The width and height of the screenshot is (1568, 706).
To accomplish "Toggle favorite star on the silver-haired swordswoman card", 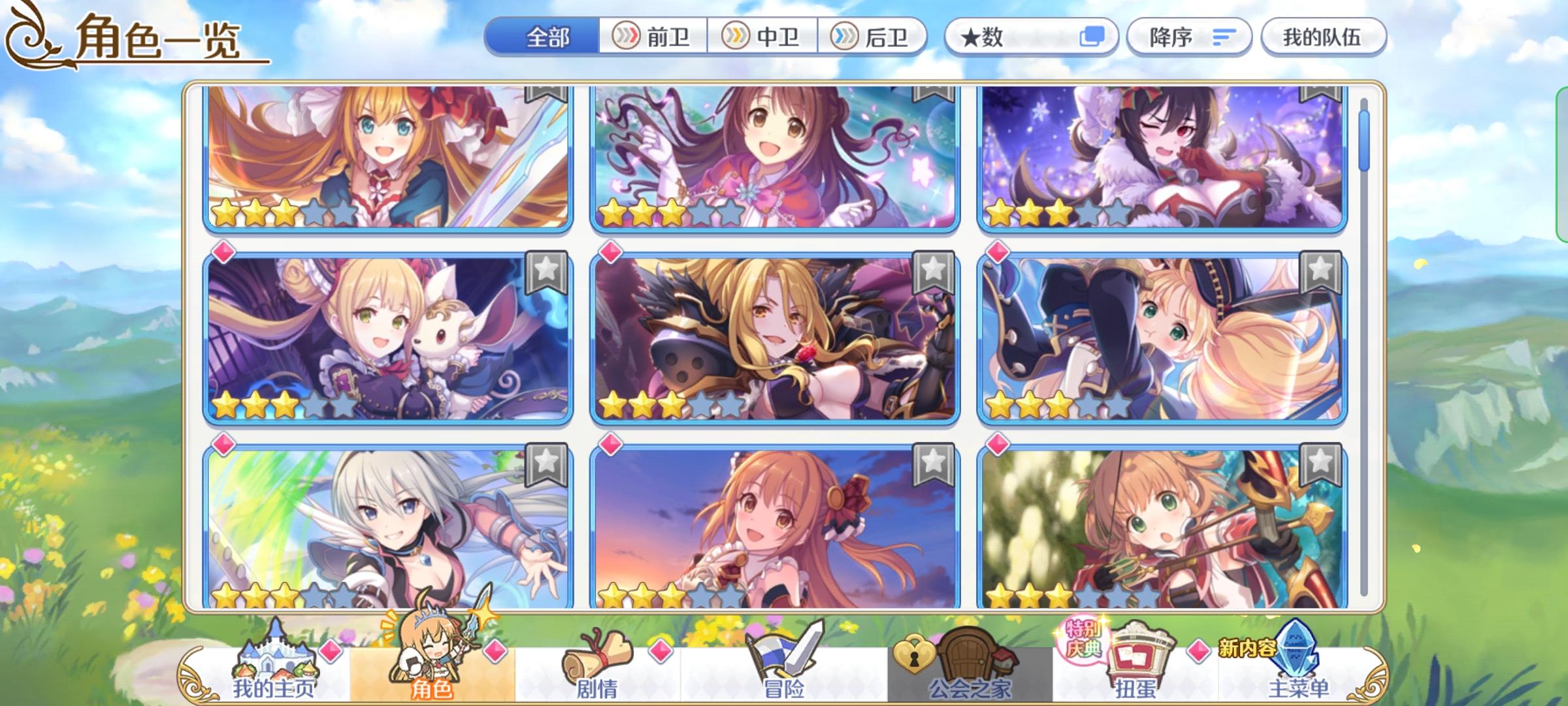I will [x=547, y=465].
